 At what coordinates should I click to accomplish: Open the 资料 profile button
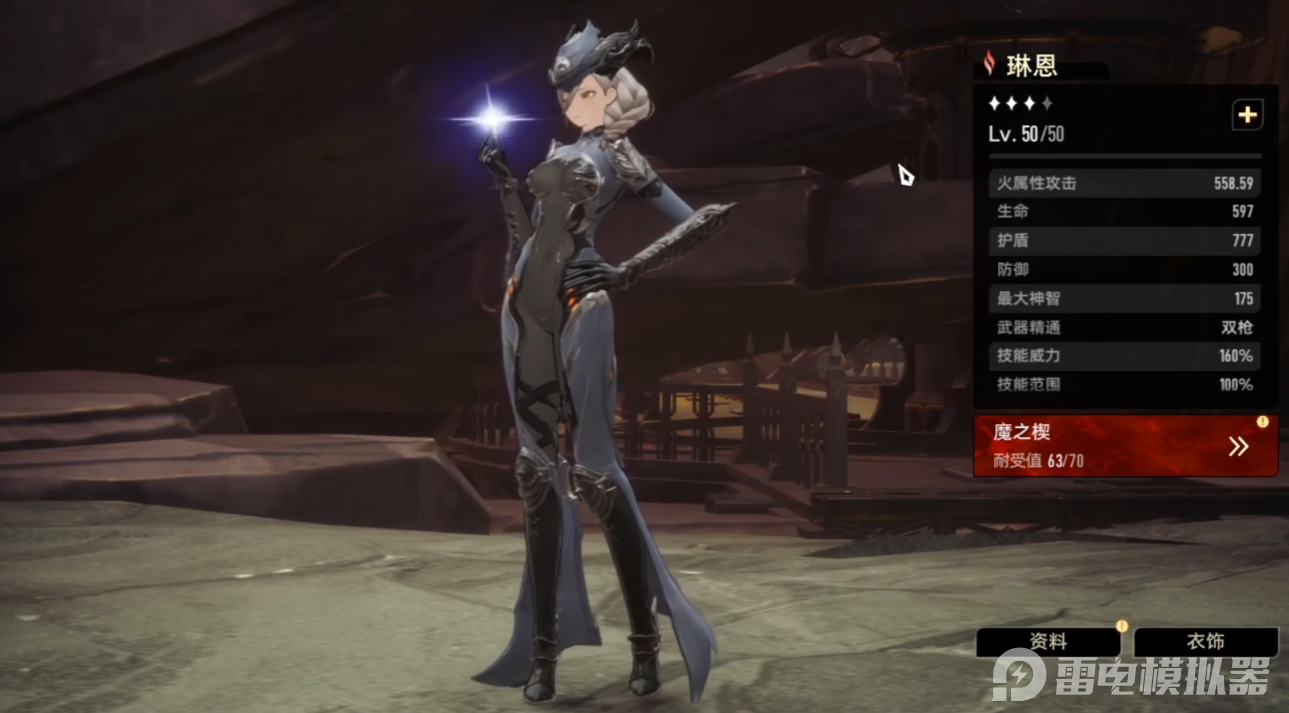pyautogui.click(x=1048, y=642)
